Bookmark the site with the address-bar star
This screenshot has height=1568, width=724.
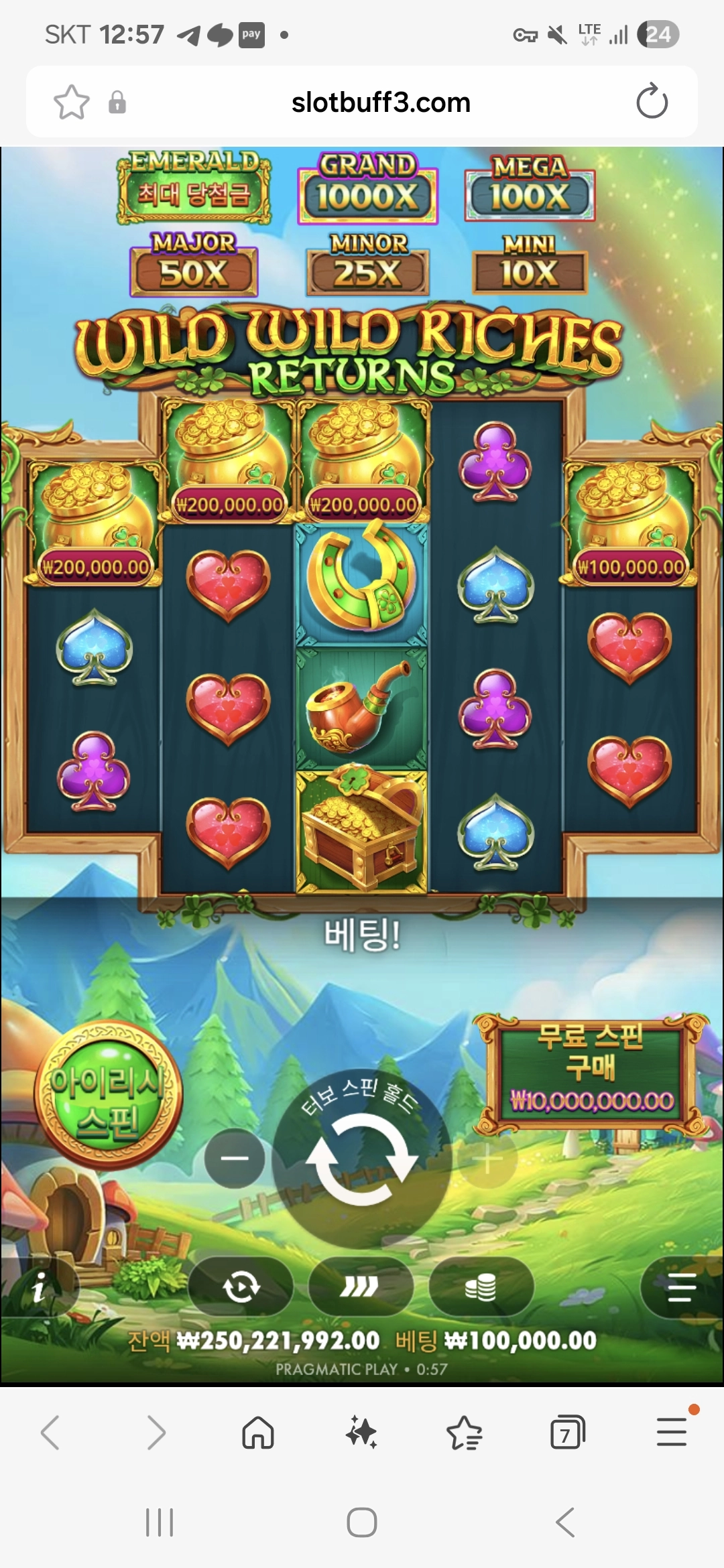[71, 103]
